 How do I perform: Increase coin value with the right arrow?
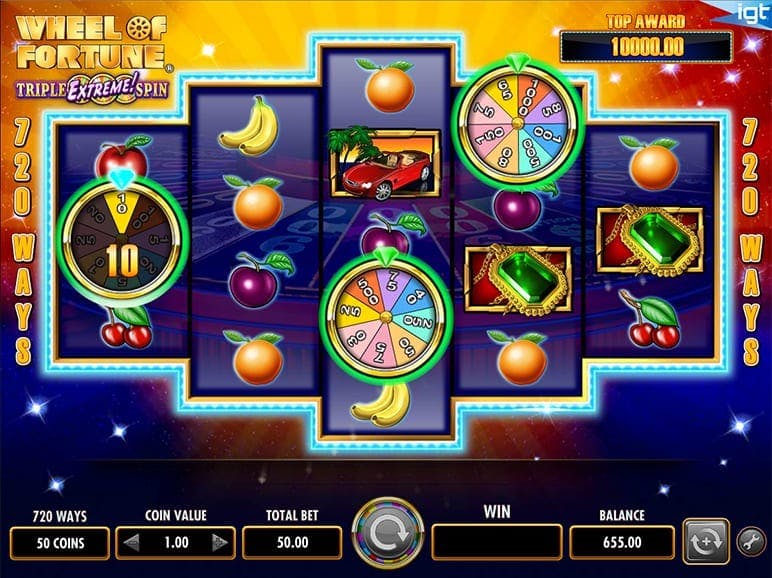220,543
